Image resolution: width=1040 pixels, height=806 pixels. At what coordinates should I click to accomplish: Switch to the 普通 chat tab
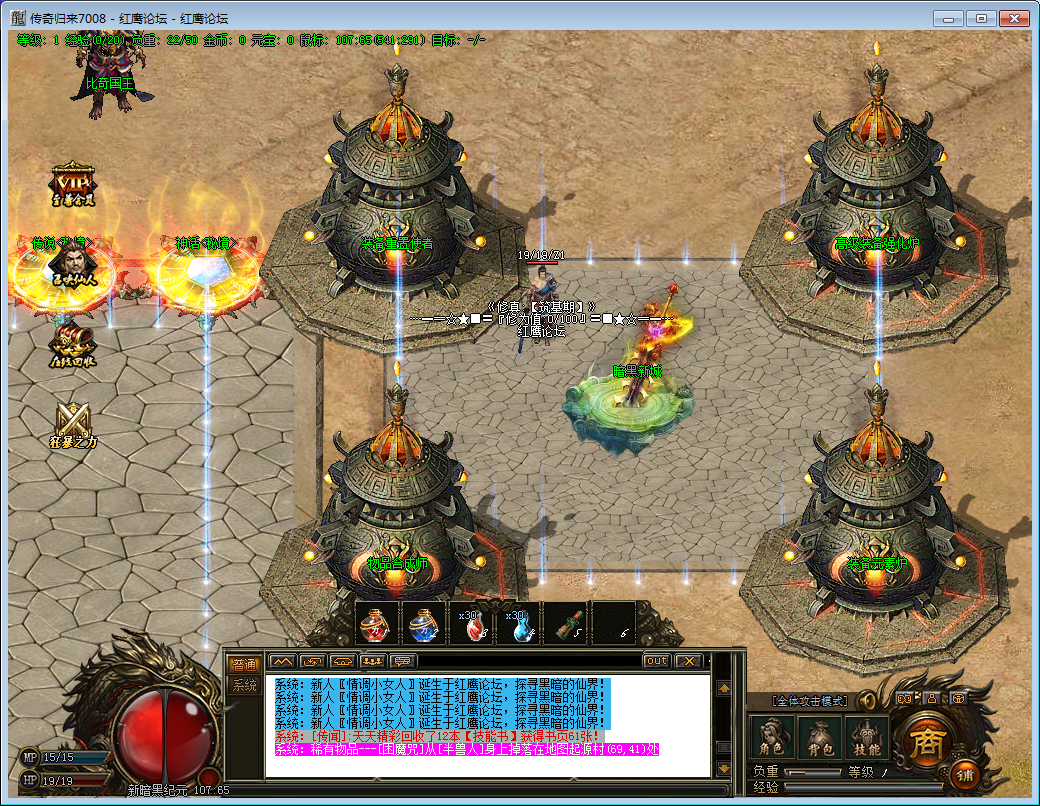point(244,665)
